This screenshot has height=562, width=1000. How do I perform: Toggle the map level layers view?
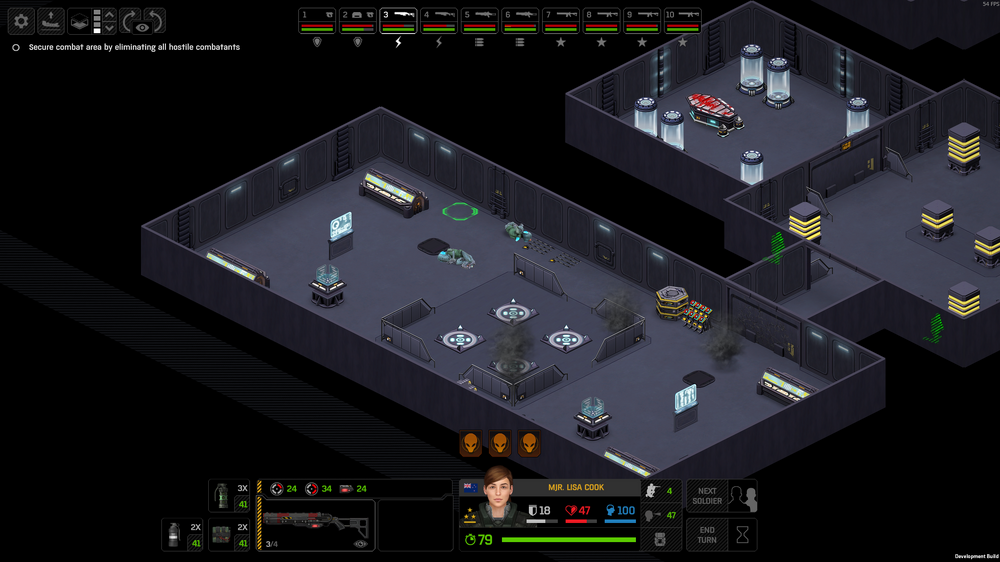[79, 21]
